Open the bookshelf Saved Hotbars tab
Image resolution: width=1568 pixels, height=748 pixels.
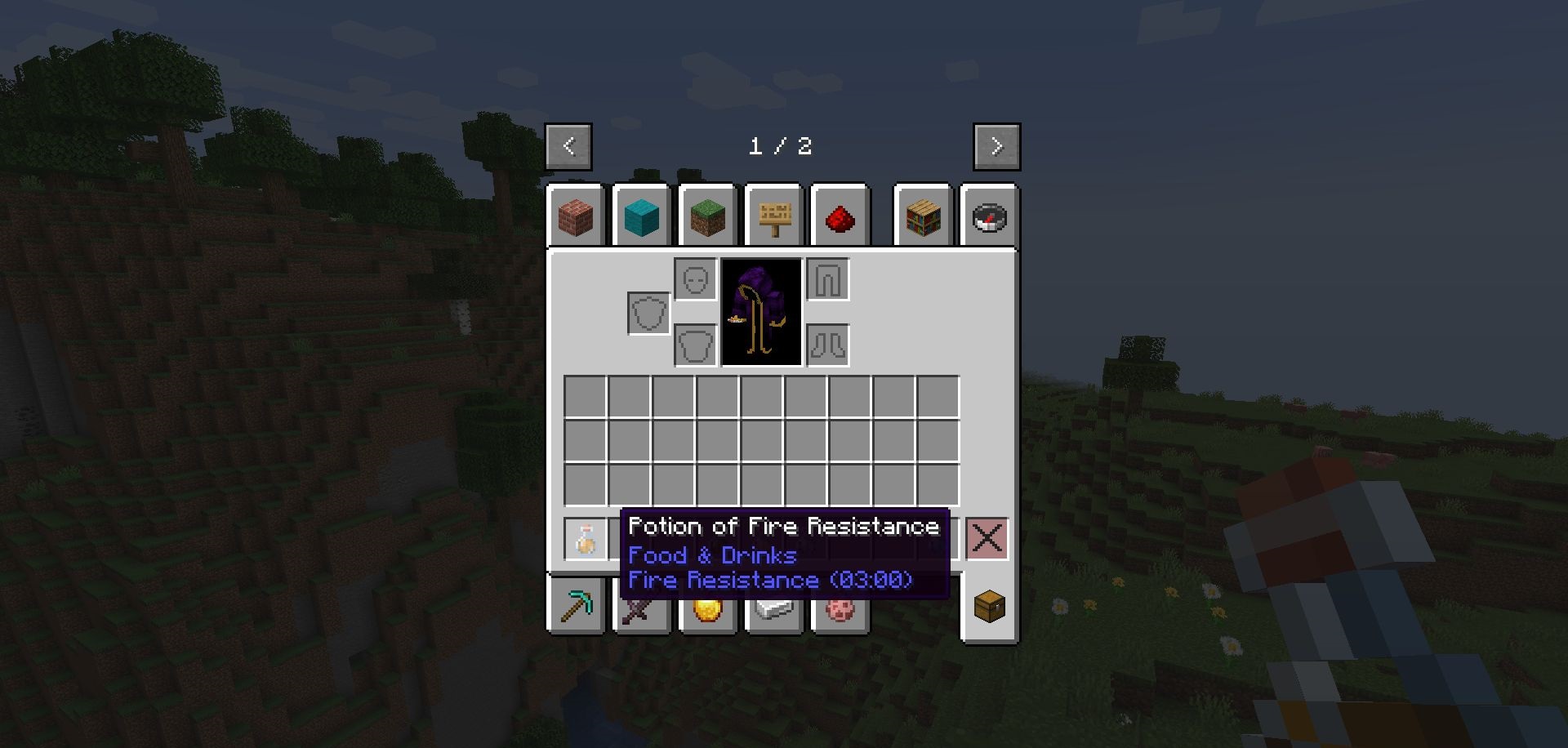923,216
